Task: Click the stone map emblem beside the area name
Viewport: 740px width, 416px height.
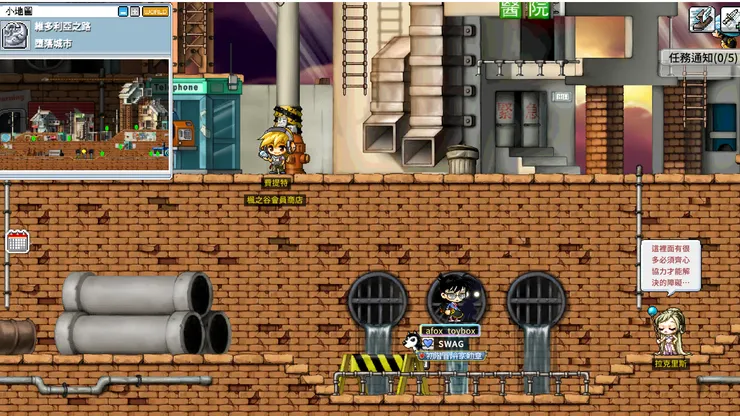Action: click(x=14, y=35)
